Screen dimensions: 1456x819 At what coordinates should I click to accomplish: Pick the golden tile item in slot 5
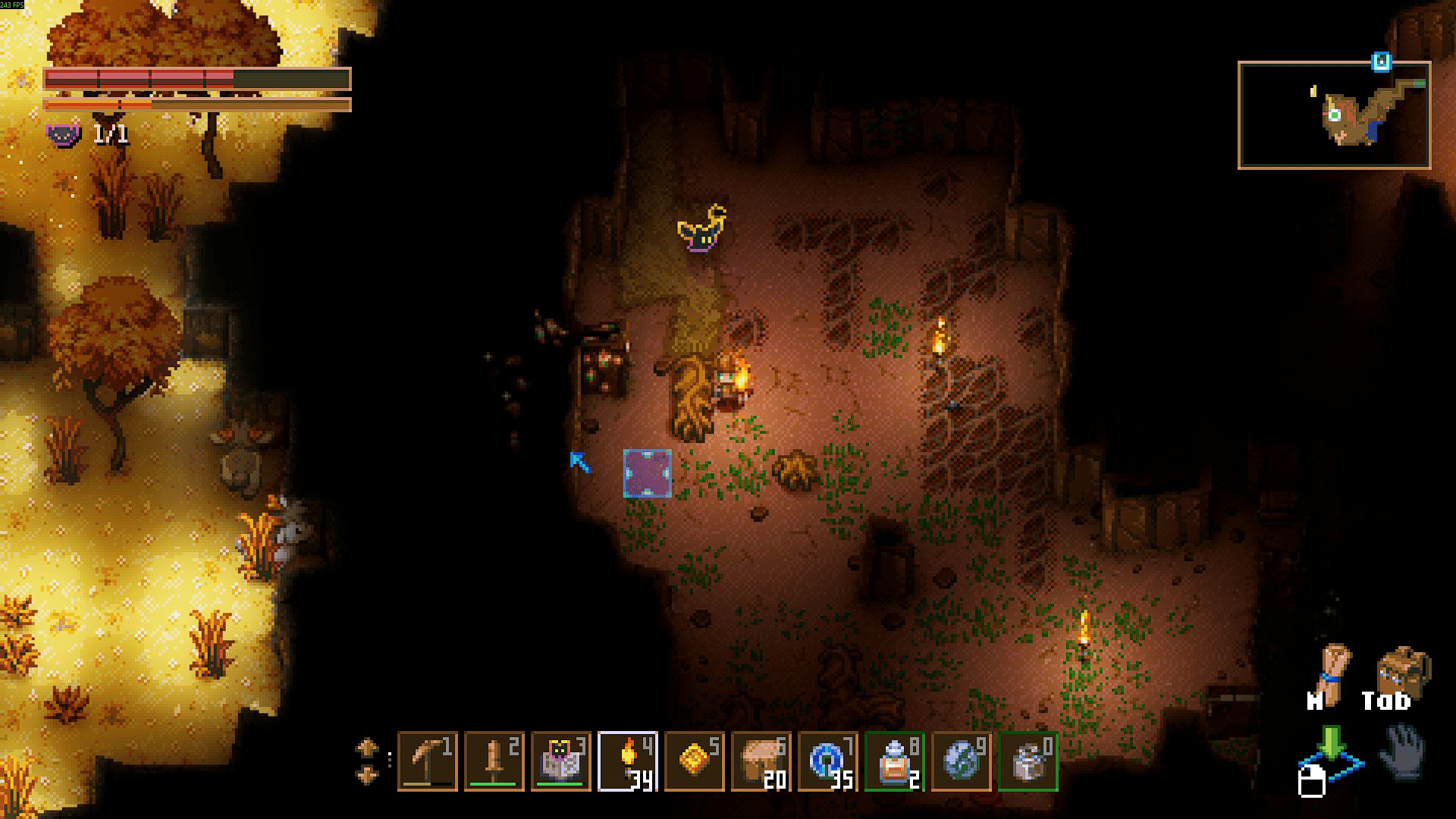695,761
